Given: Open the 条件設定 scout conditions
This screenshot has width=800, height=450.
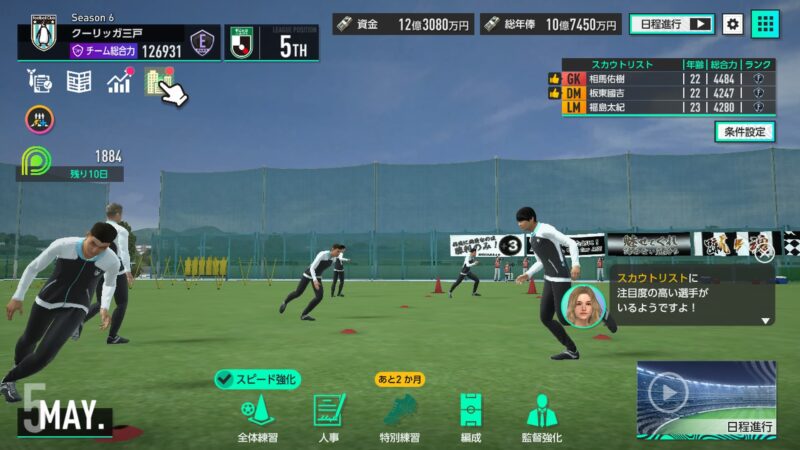Looking at the screenshot, I should (744, 131).
